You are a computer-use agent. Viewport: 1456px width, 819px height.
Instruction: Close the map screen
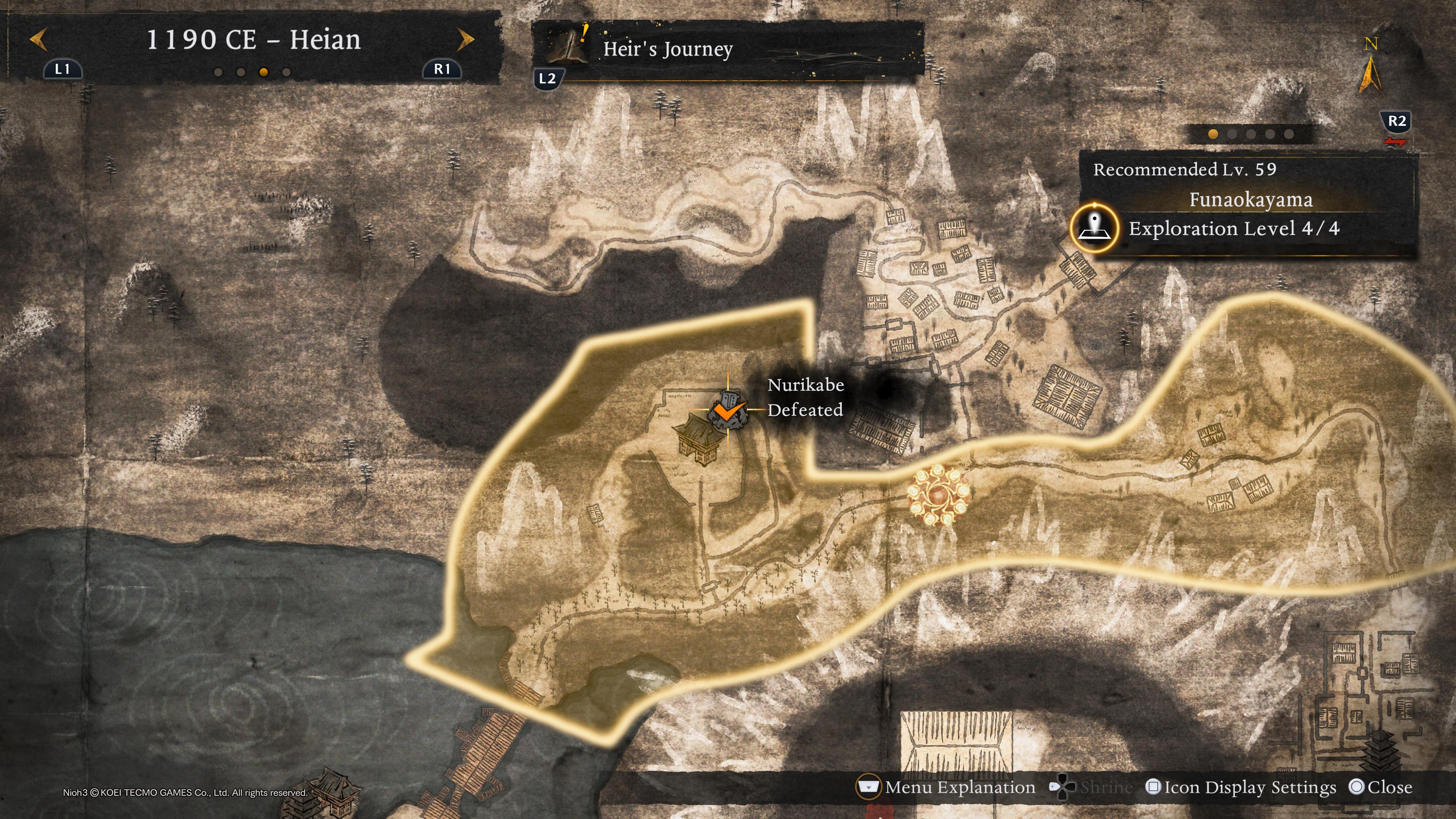click(x=1380, y=787)
